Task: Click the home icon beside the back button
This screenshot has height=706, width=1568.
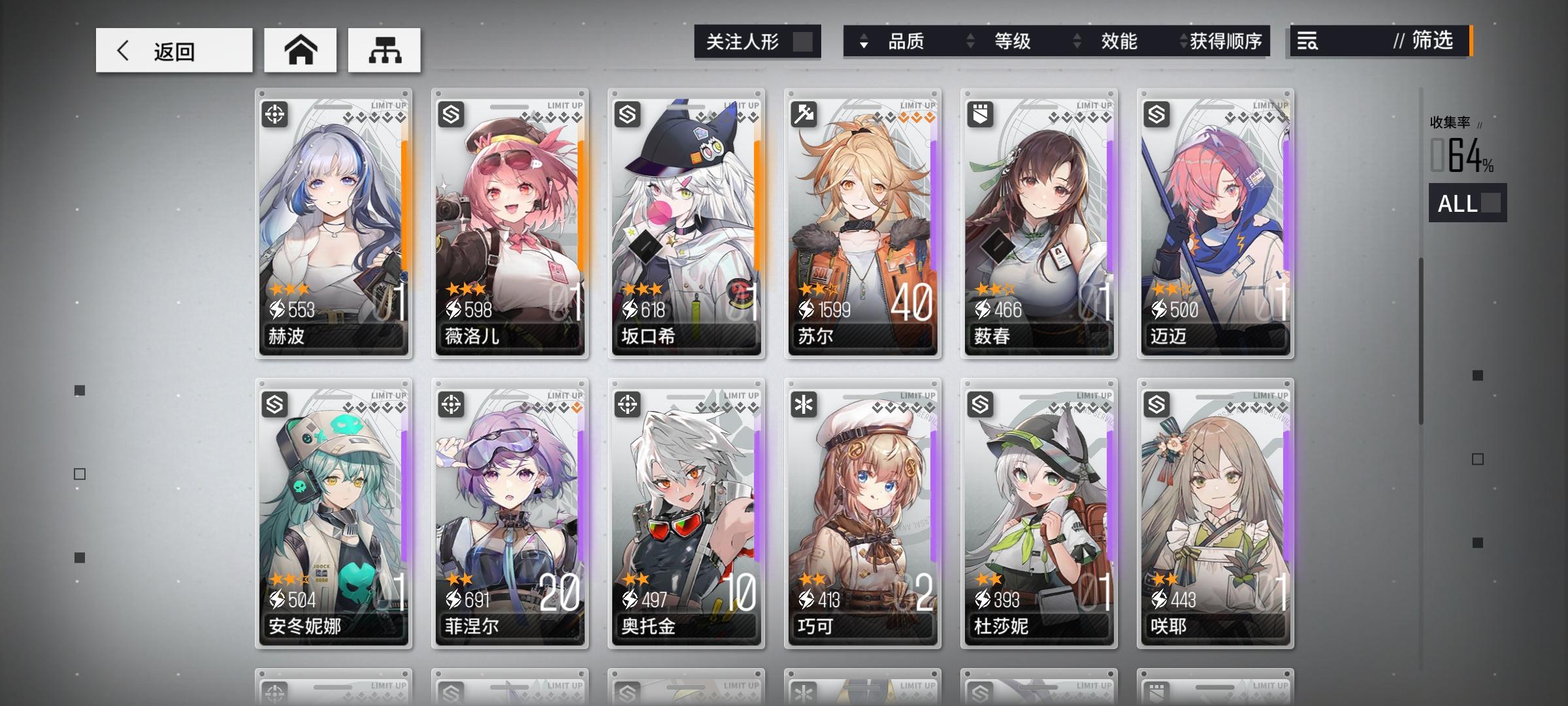Action: [x=300, y=50]
